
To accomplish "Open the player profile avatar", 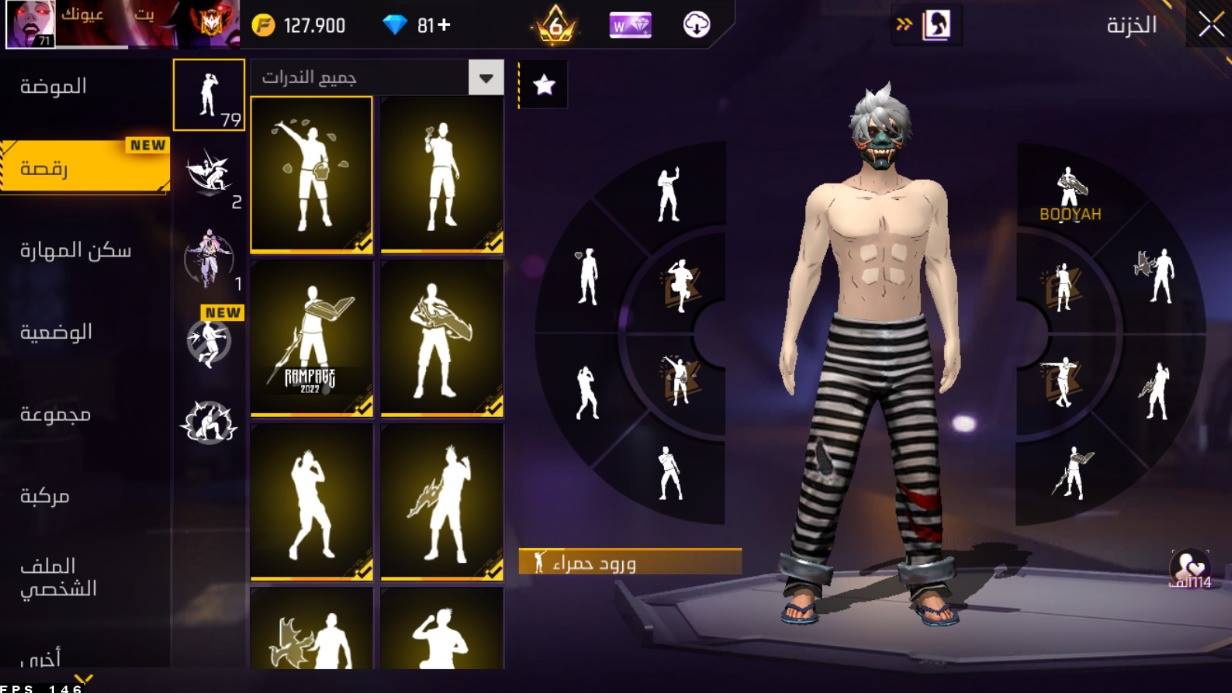I will click(30, 24).
